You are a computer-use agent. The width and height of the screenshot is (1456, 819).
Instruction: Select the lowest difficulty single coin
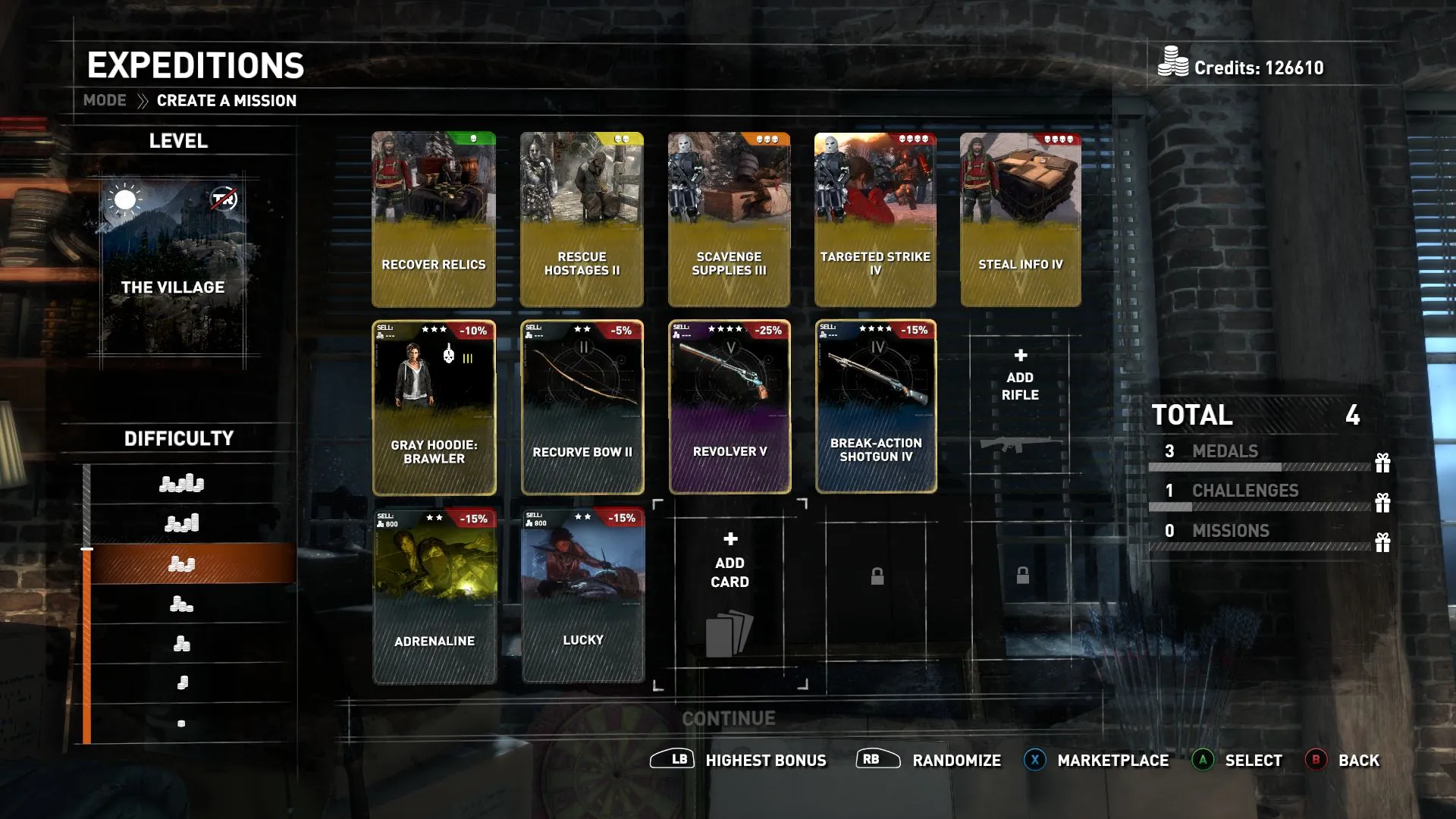181,723
